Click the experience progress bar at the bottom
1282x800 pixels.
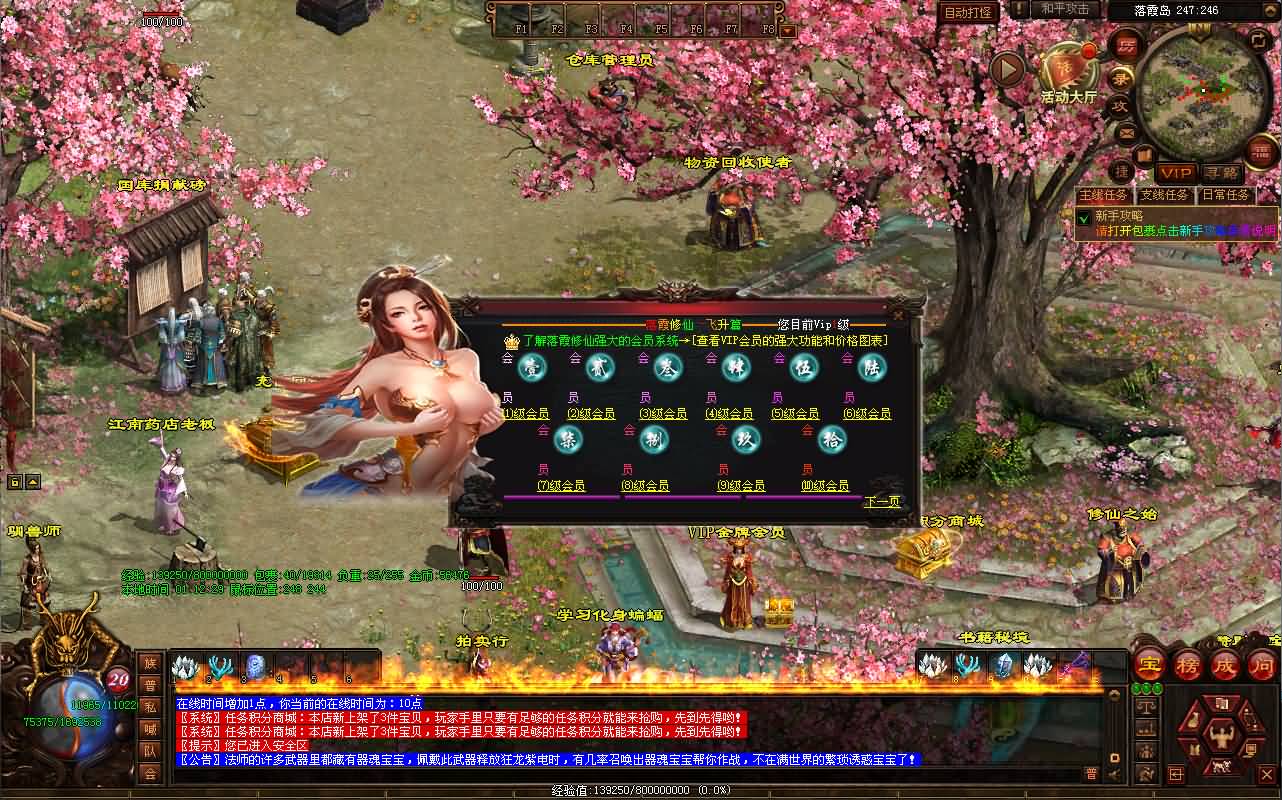pos(640,792)
